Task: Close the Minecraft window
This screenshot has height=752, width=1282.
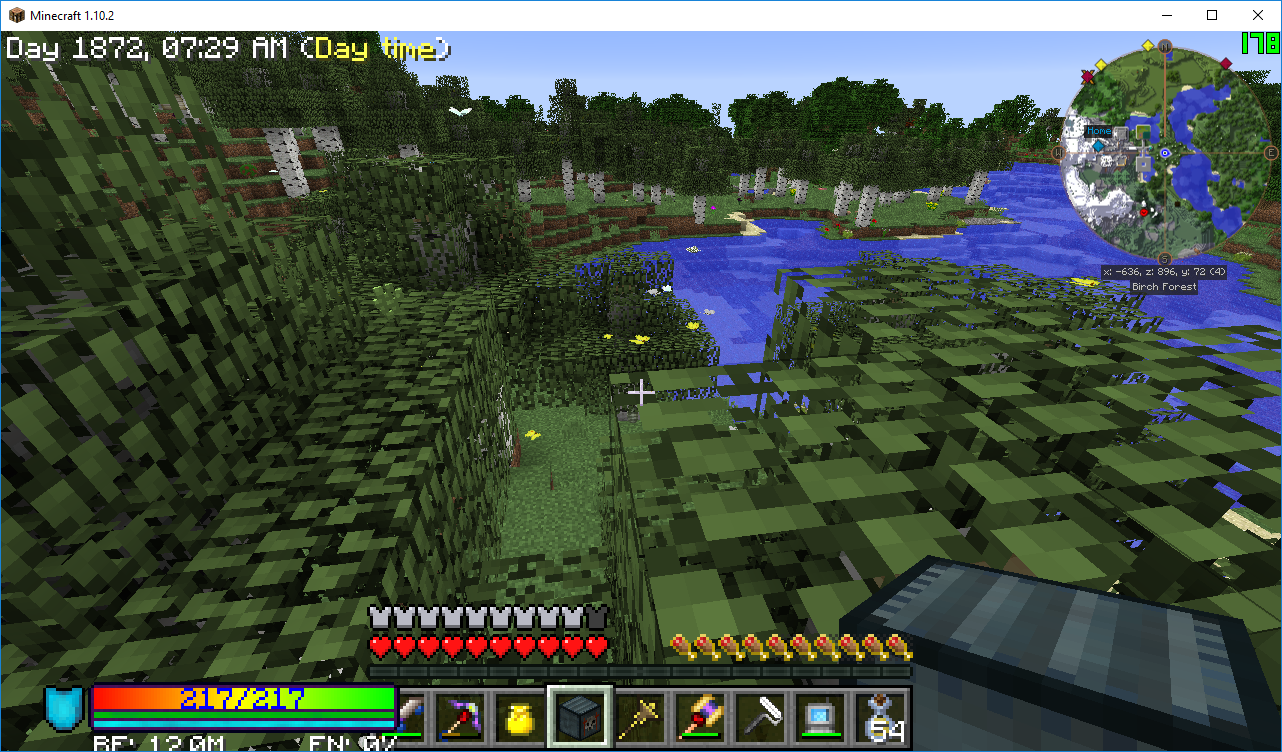Action: (1258, 15)
